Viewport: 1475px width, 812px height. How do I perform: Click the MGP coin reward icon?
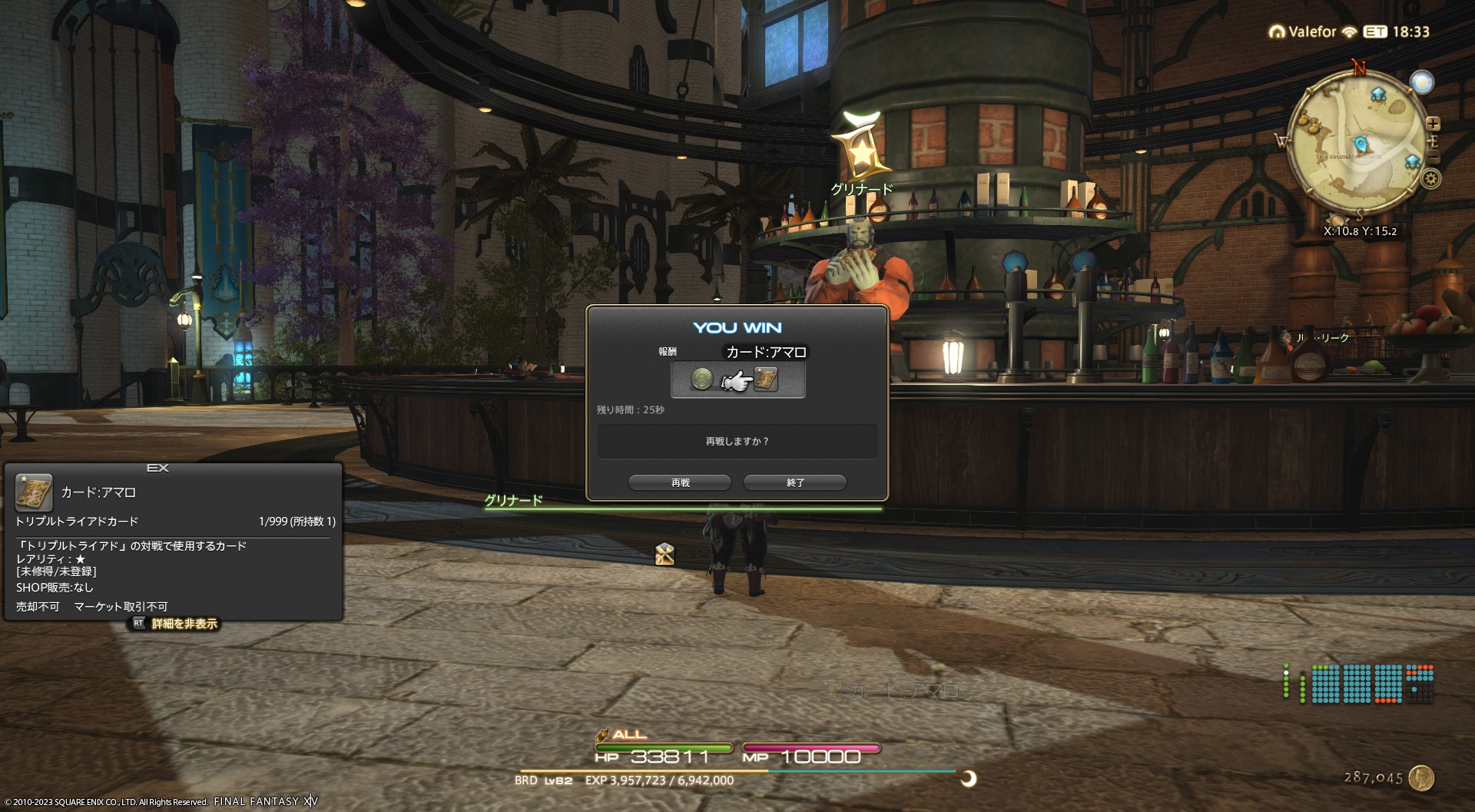(701, 379)
